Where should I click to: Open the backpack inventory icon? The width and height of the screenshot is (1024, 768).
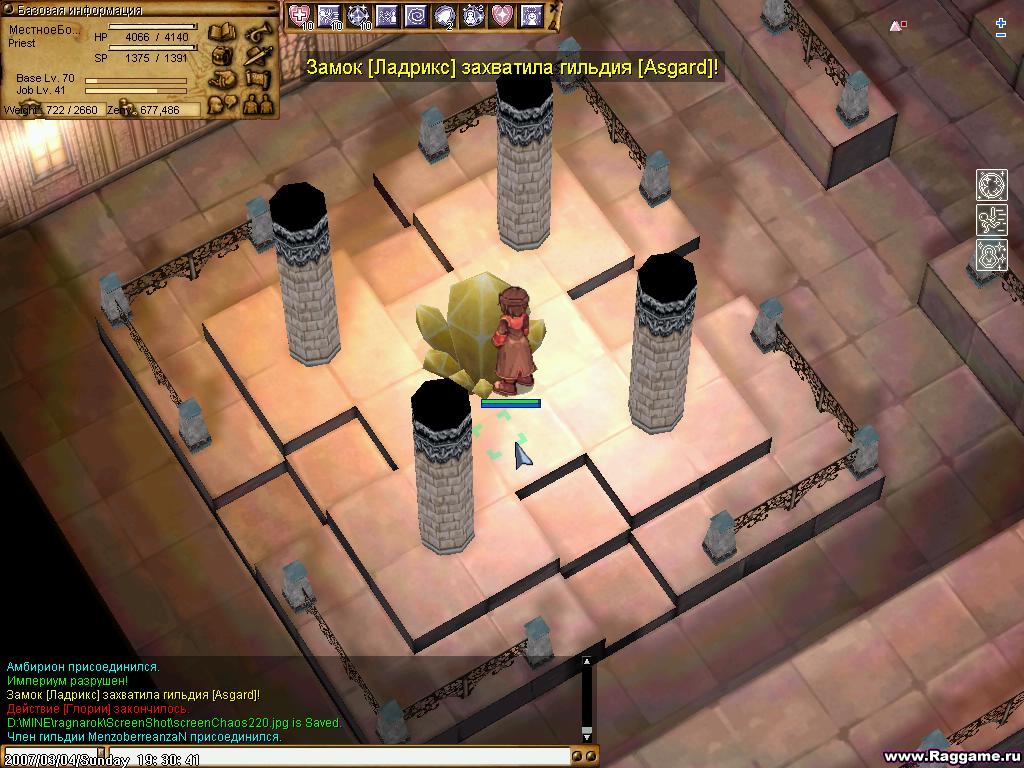click(x=221, y=55)
